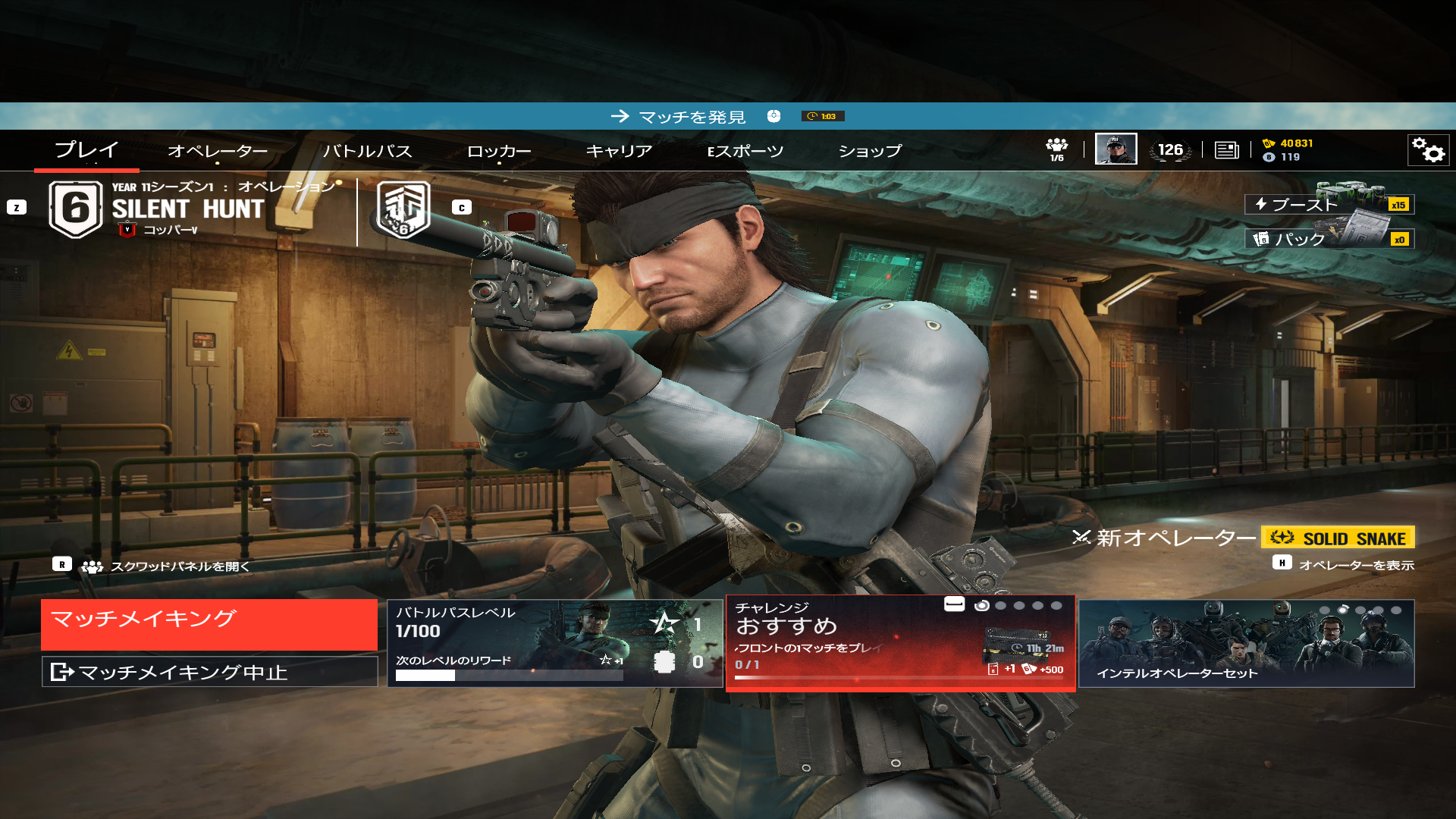The image size is (1456, 819).
Task: Open the Silent Hunt season rank emblem
Action: (75, 209)
